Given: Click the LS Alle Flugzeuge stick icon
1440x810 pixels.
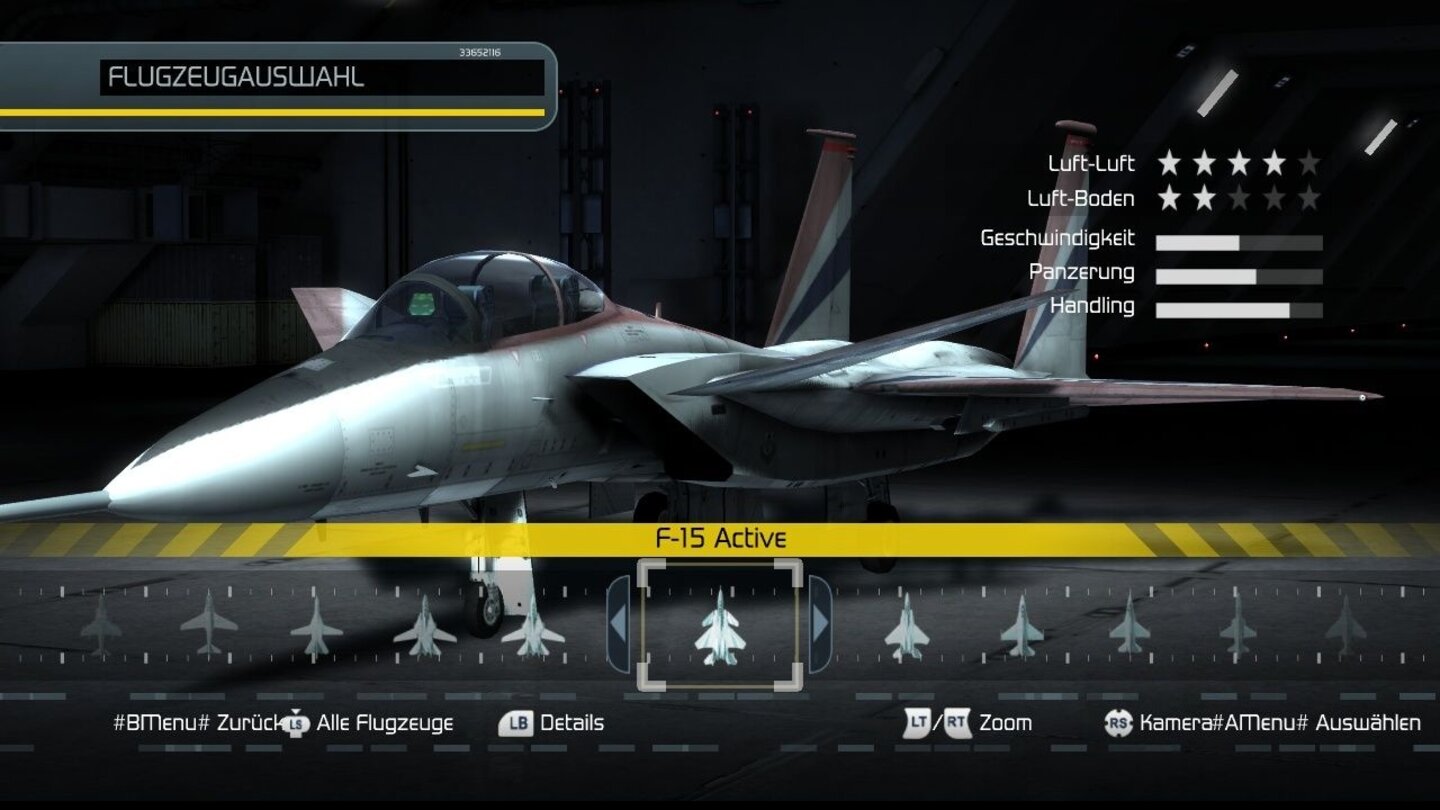Looking at the screenshot, I should [294, 722].
